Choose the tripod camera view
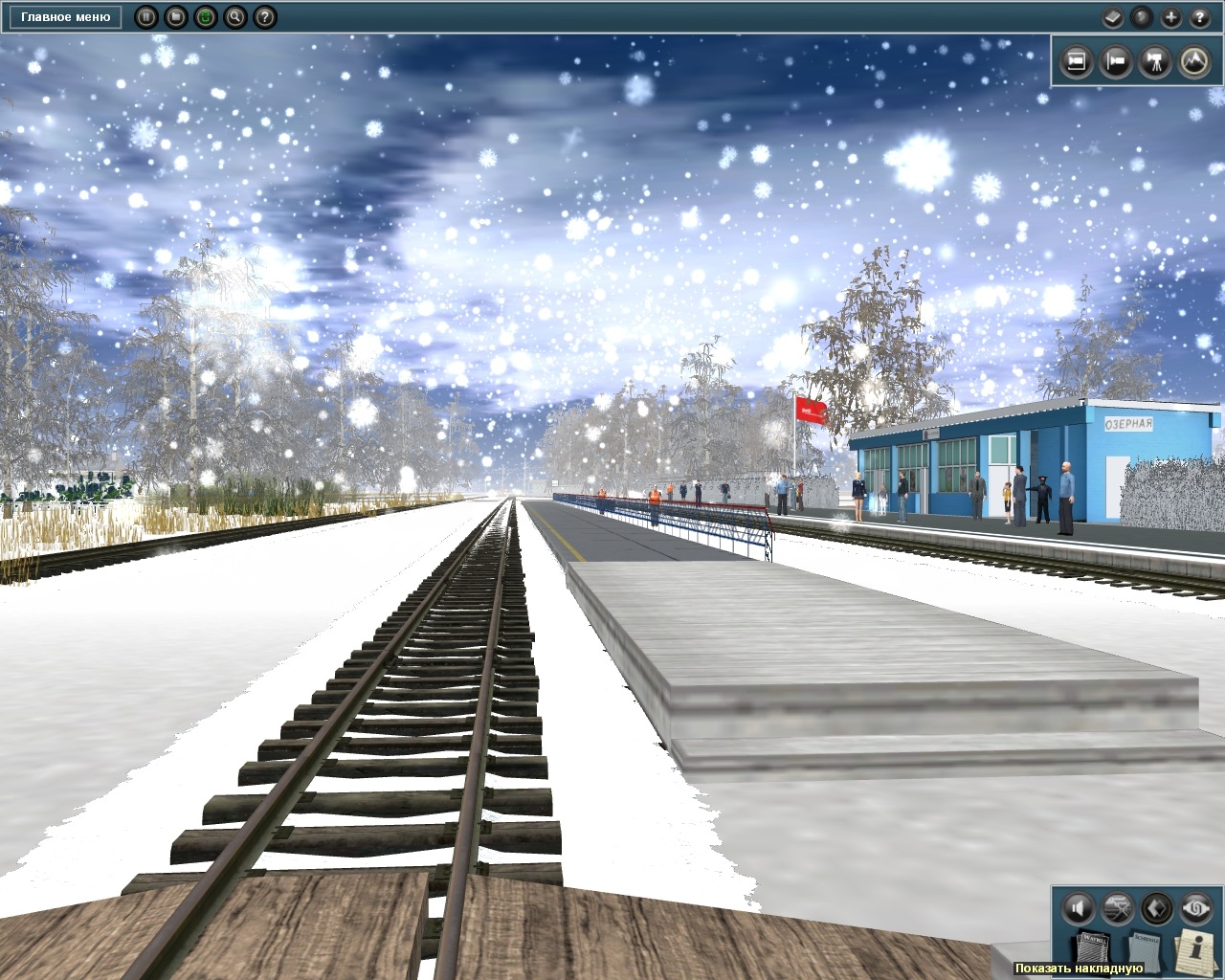The image size is (1225, 980). [1154, 62]
